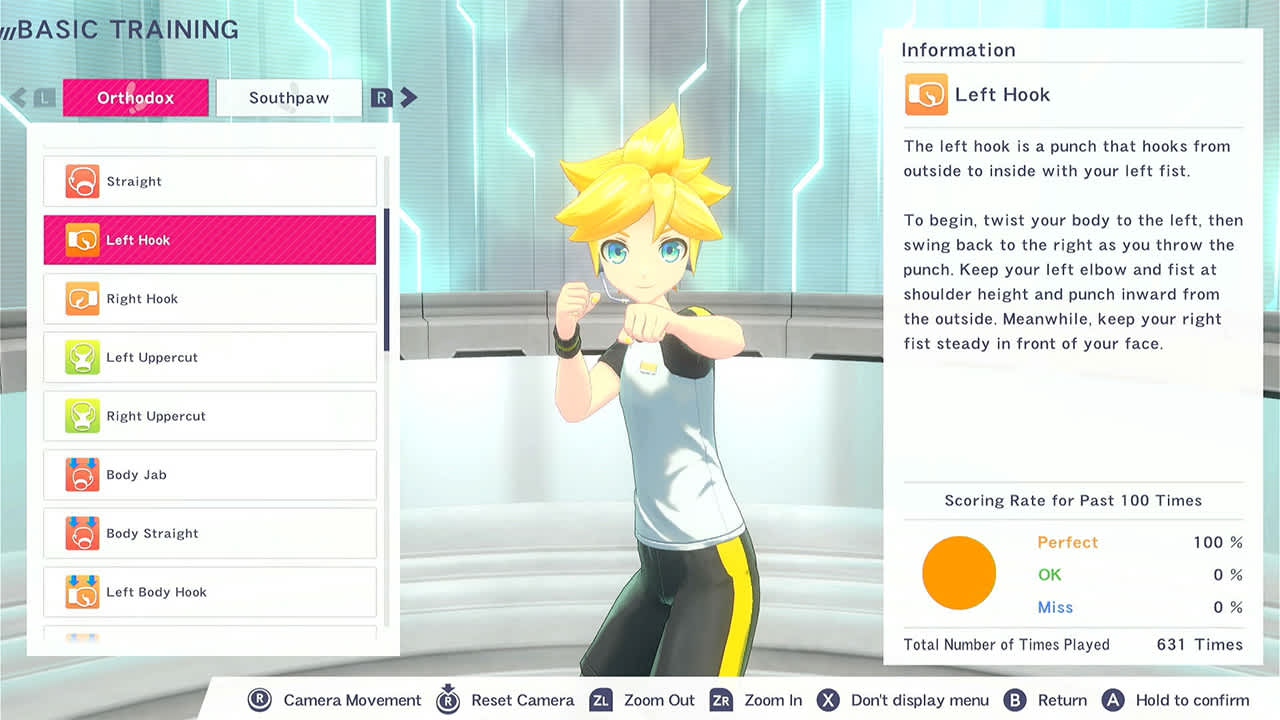This screenshot has width=1280, height=720.
Task: Select the Orthodox stance tab
Action: (135, 97)
